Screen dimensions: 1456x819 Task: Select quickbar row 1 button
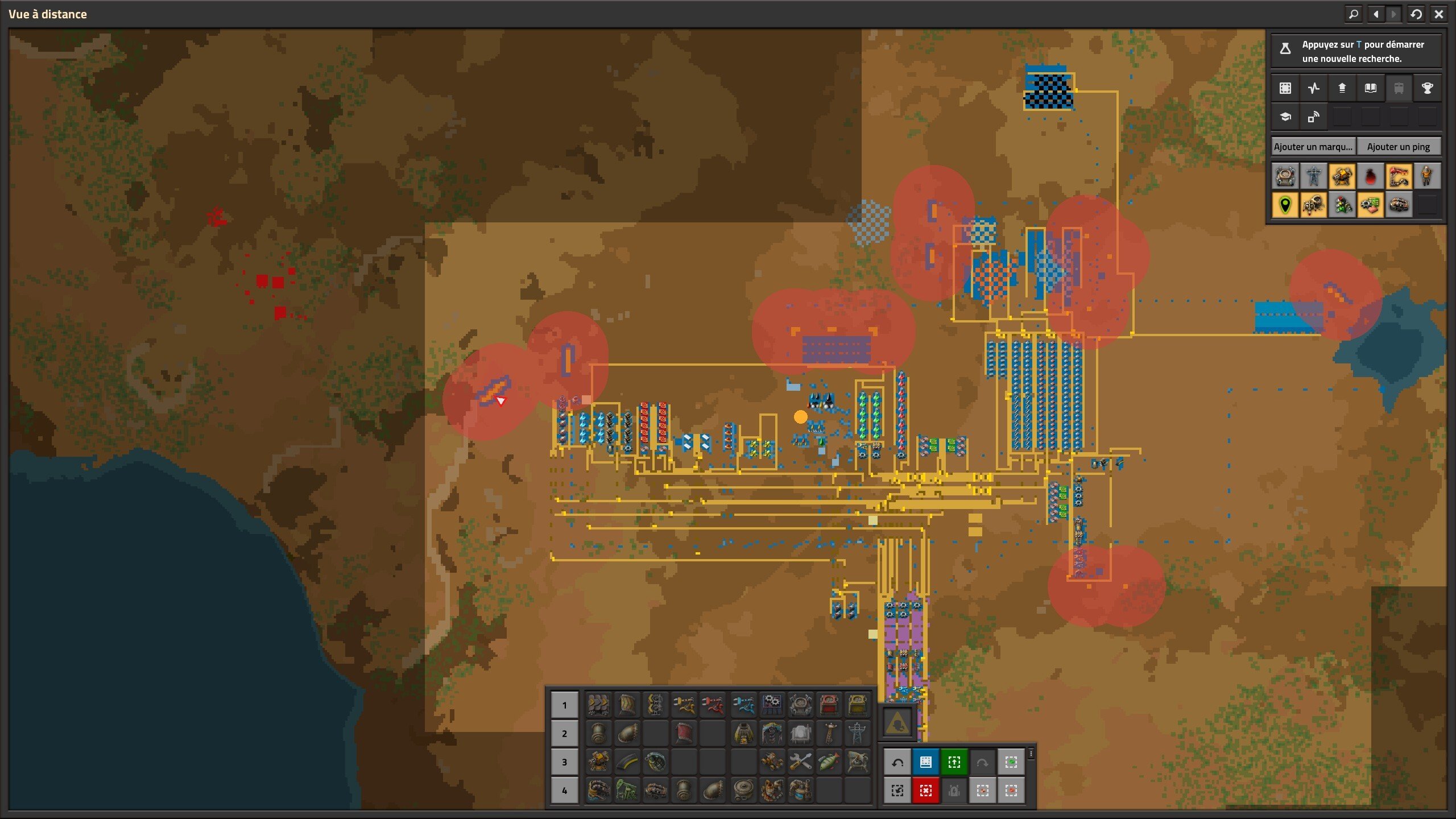(x=564, y=705)
